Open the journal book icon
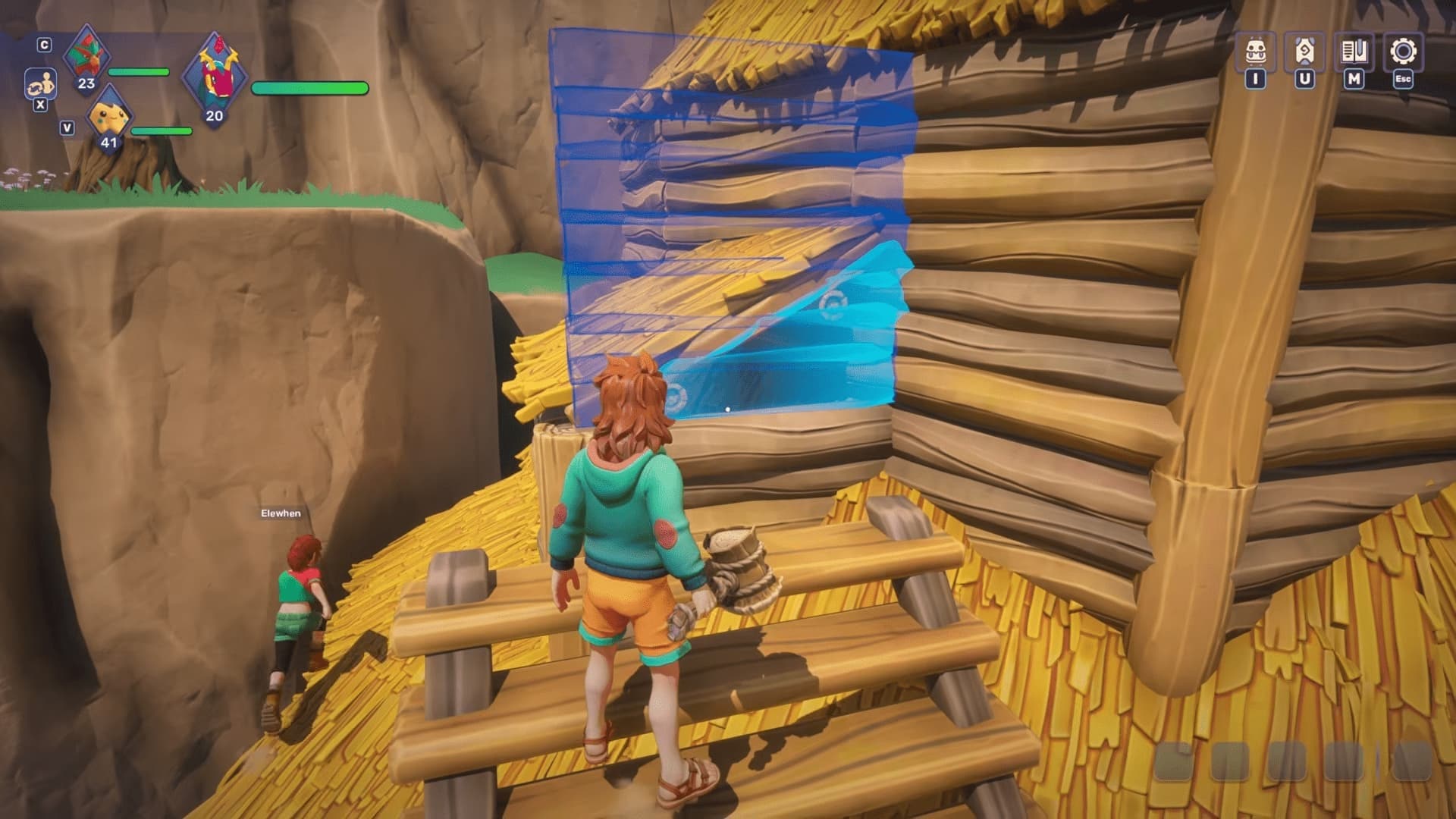This screenshot has height=819, width=1456. point(1354,52)
